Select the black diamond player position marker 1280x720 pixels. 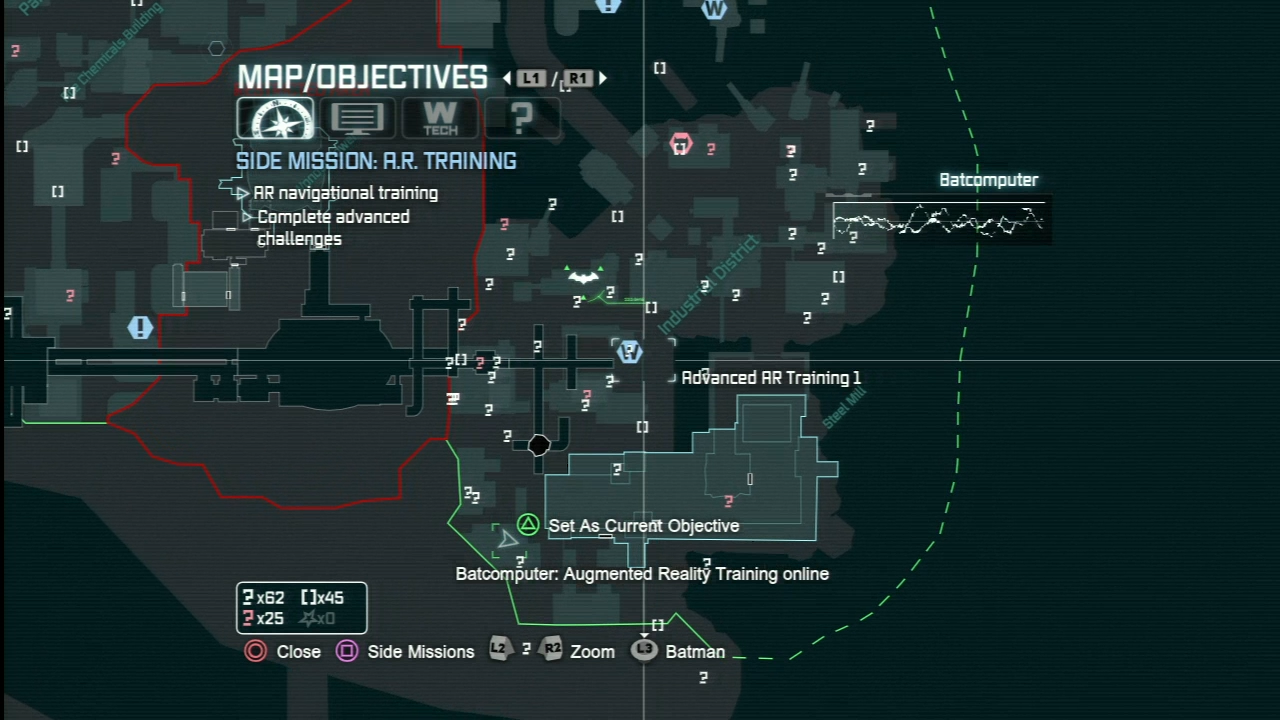pos(538,445)
